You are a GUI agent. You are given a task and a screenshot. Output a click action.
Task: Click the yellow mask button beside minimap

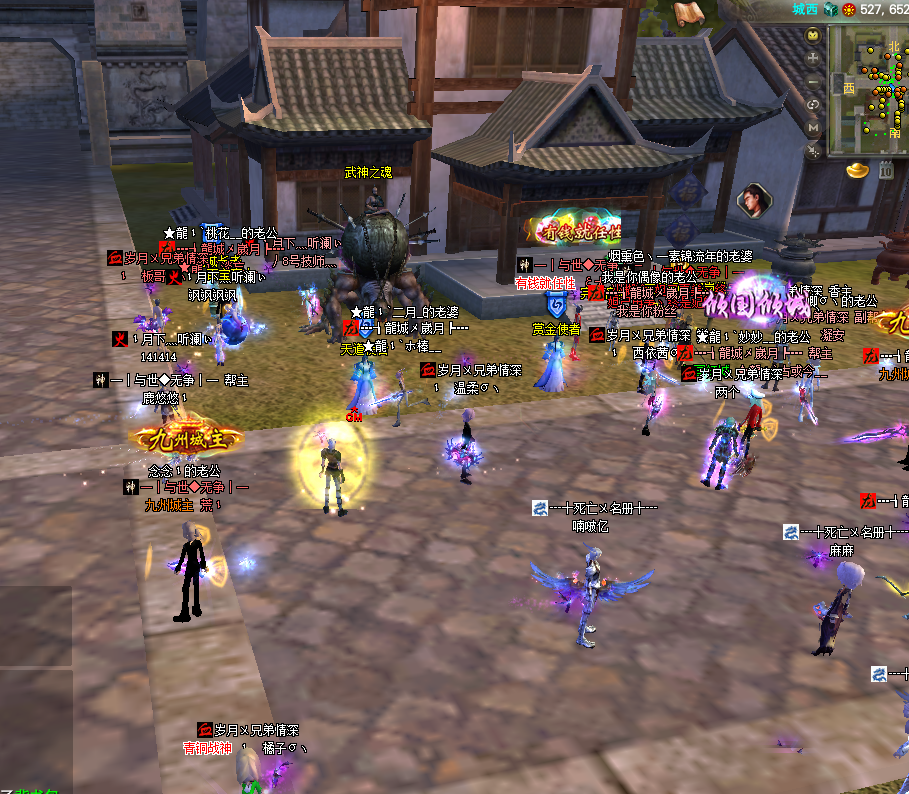[813, 35]
